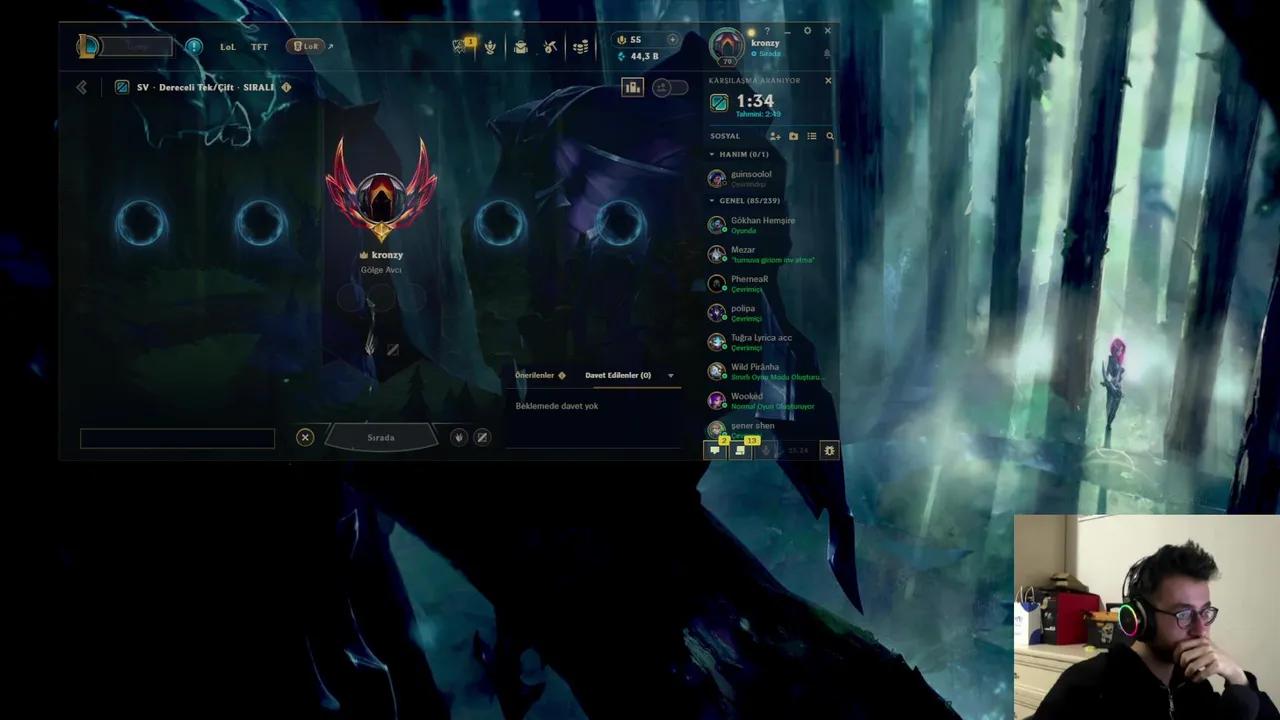The image size is (1280, 720).
Task: Click the Sırada queue button
Action: pos(381,437)
